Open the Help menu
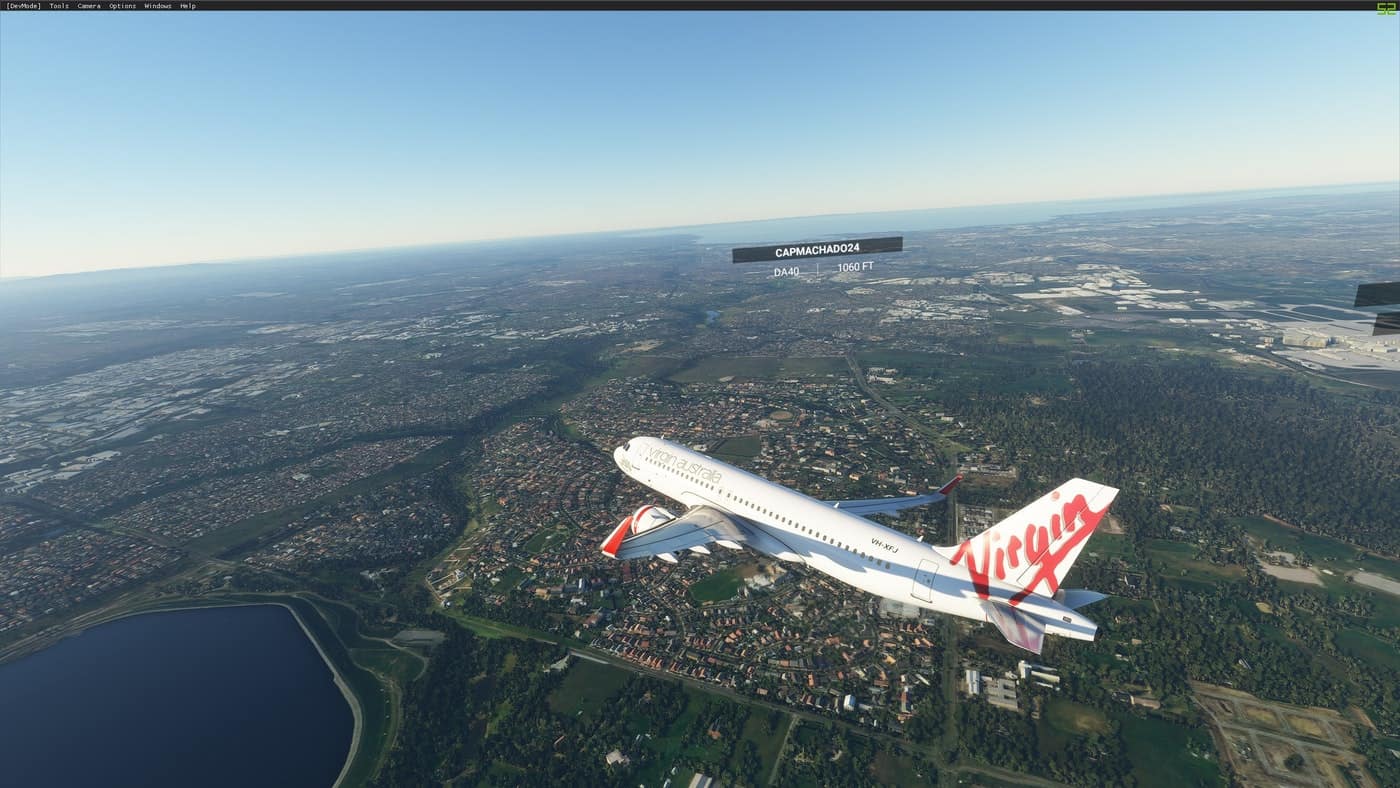The width and height of the screenshot is (1400, 788). (x=187, y=6)
